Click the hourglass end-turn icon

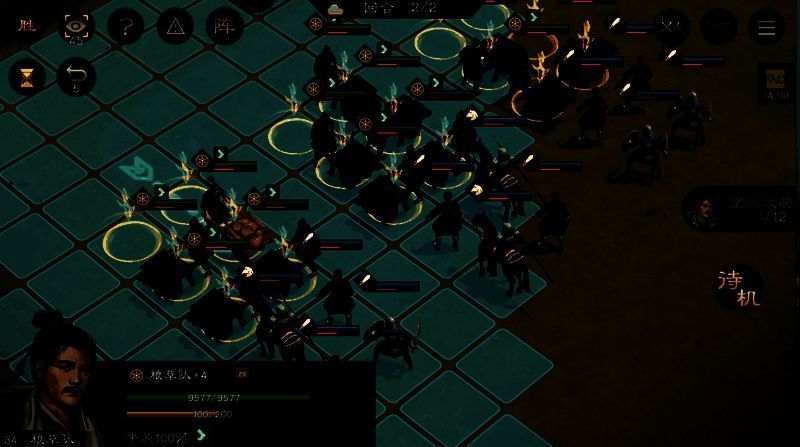(x=27, y=77)
